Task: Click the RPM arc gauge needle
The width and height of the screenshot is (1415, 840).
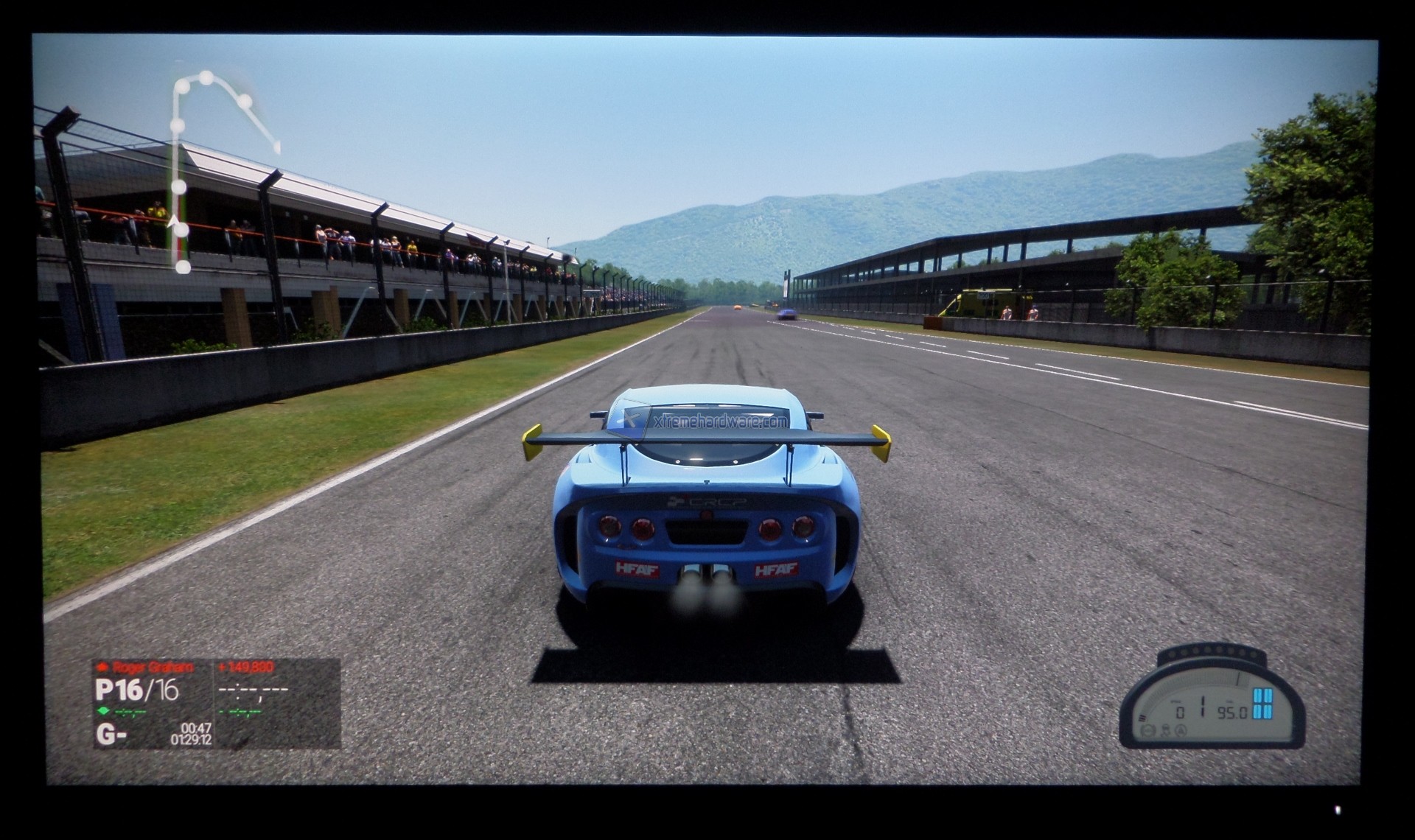Action: click(1238, 679)
